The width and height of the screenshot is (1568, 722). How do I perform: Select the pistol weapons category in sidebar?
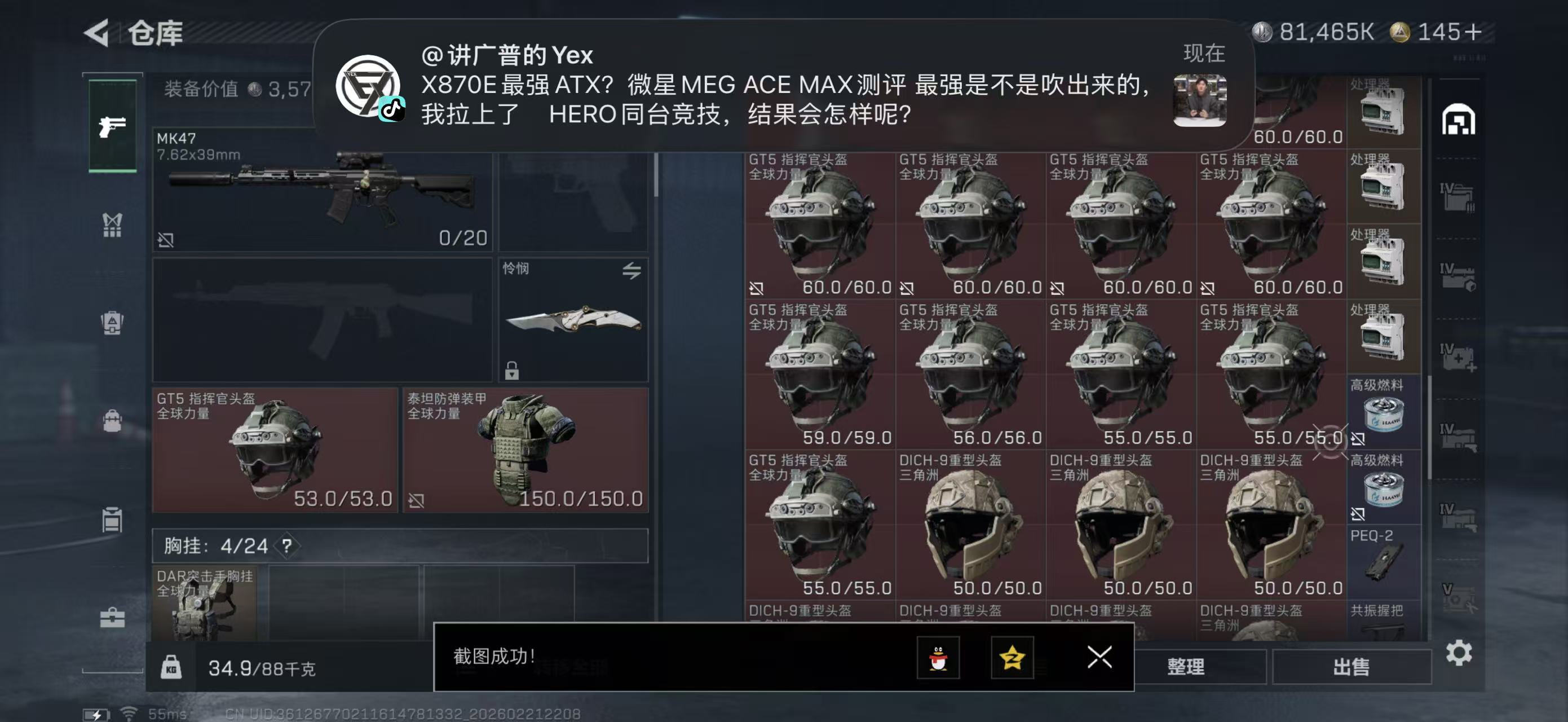(x=113, y=125)
